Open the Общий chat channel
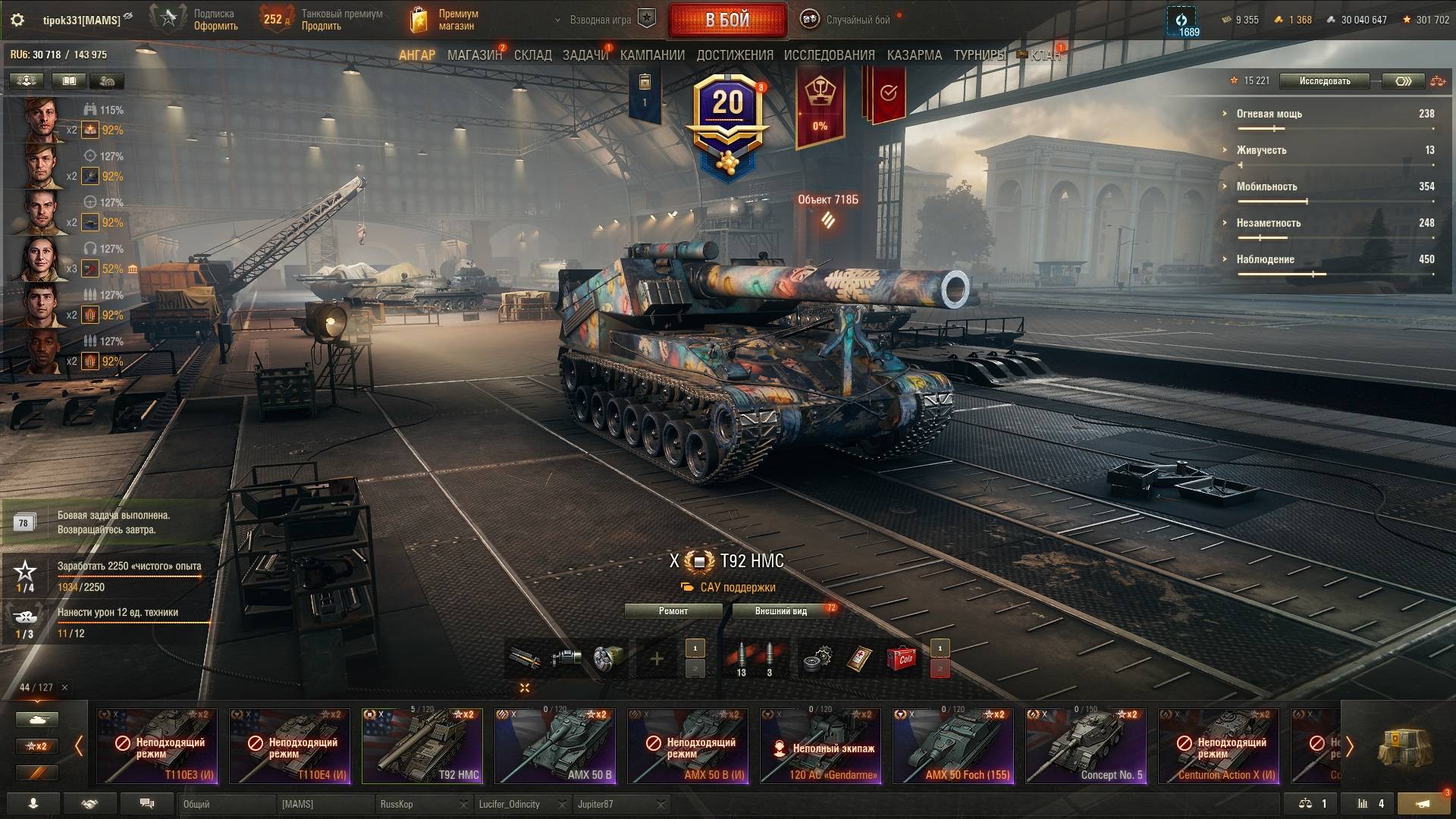1456x819 pixels. (x=226, y=805)
